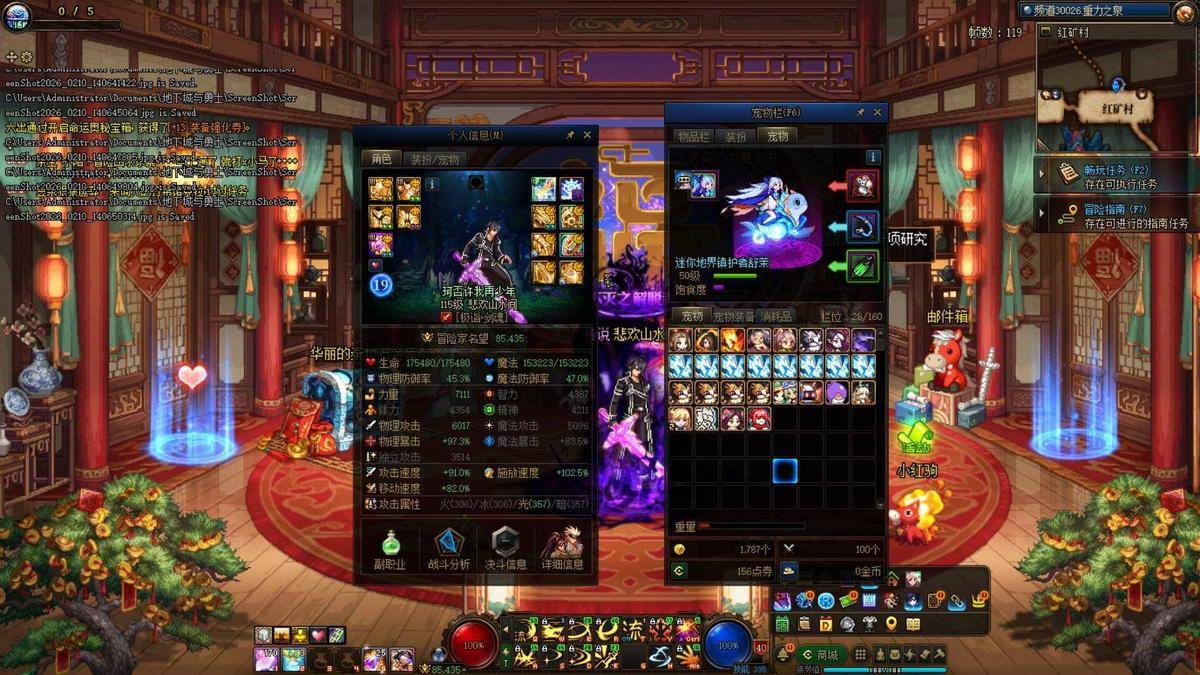Click the yellow map pin menu icon
The image size is (1200, 675).
(x=890, y=625)
